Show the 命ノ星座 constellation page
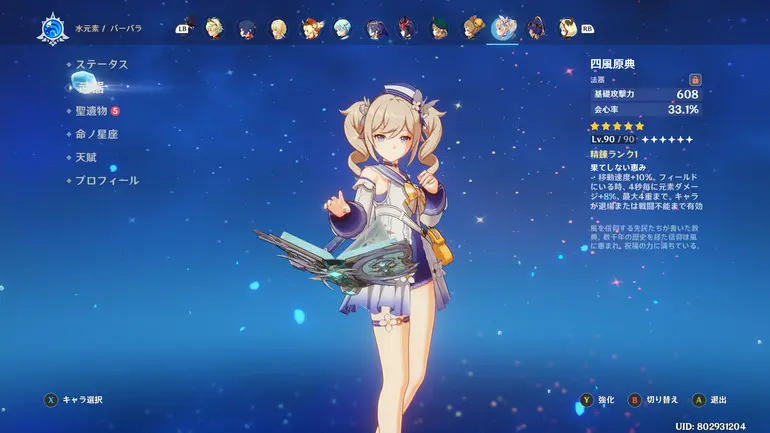 click(x=97, y=133)
